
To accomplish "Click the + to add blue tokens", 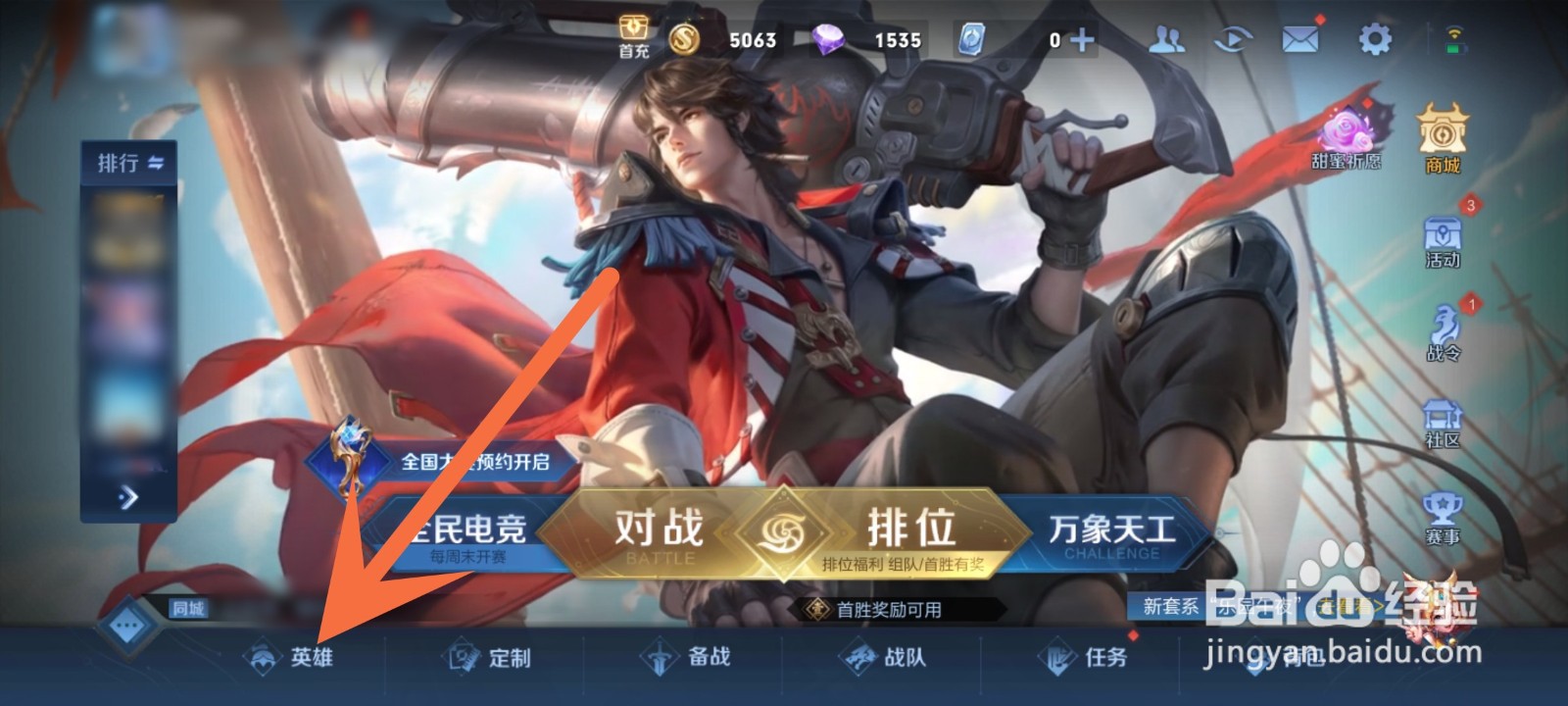I will pyautogui.click(x=1082, y=40).
